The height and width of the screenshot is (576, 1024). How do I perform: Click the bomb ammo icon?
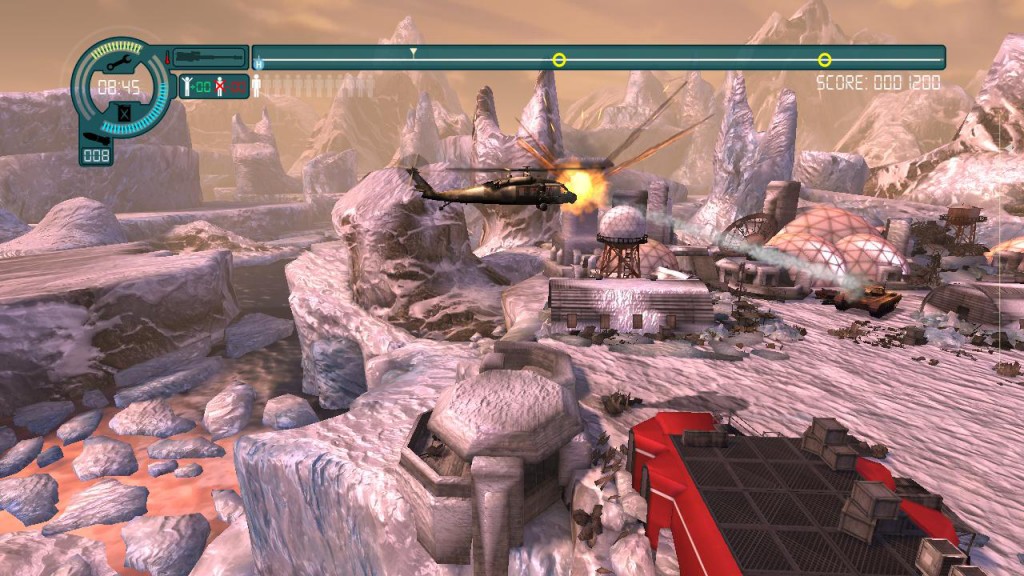tap(96, 137)
